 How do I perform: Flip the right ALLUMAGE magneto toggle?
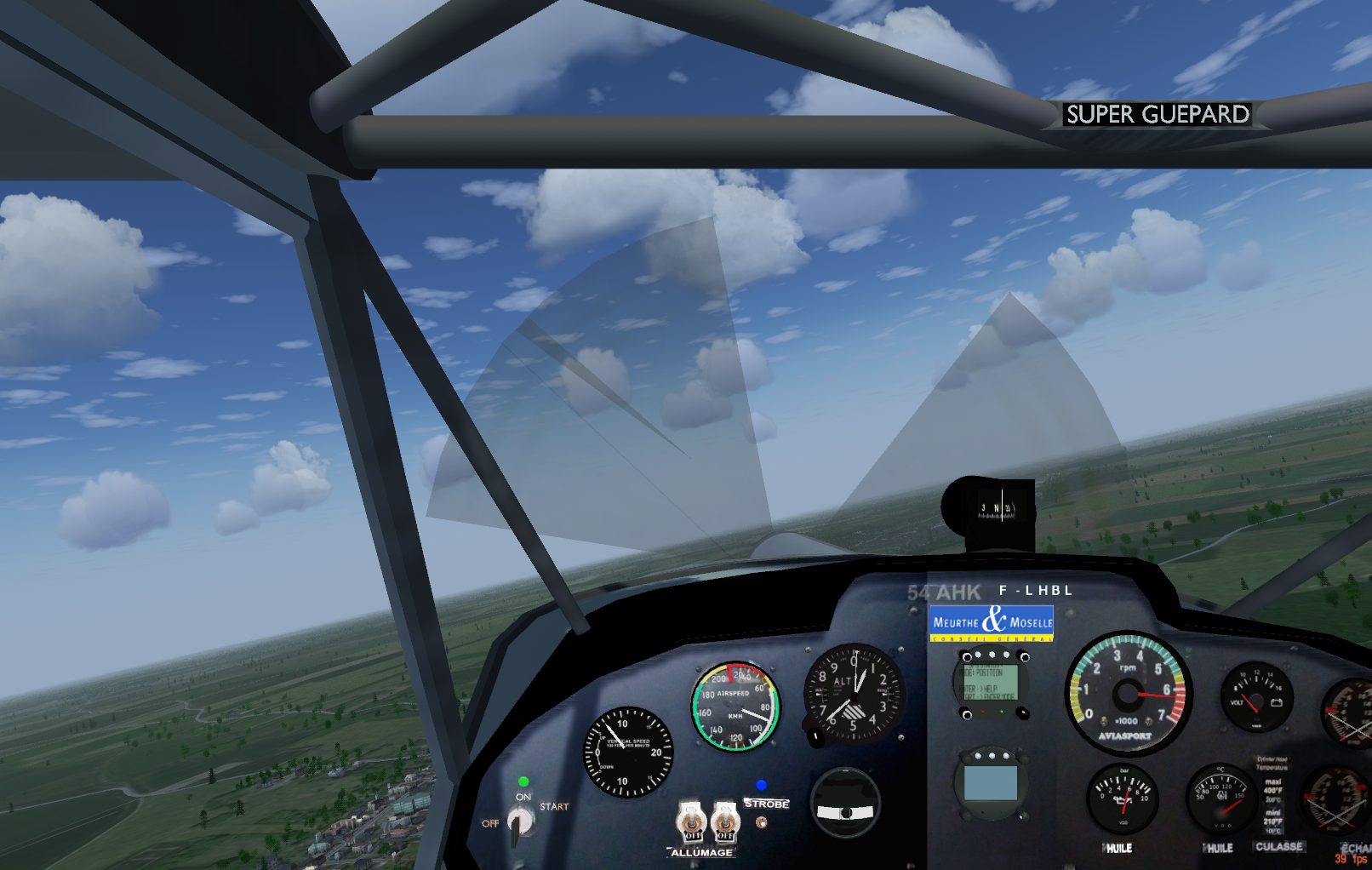724,821
